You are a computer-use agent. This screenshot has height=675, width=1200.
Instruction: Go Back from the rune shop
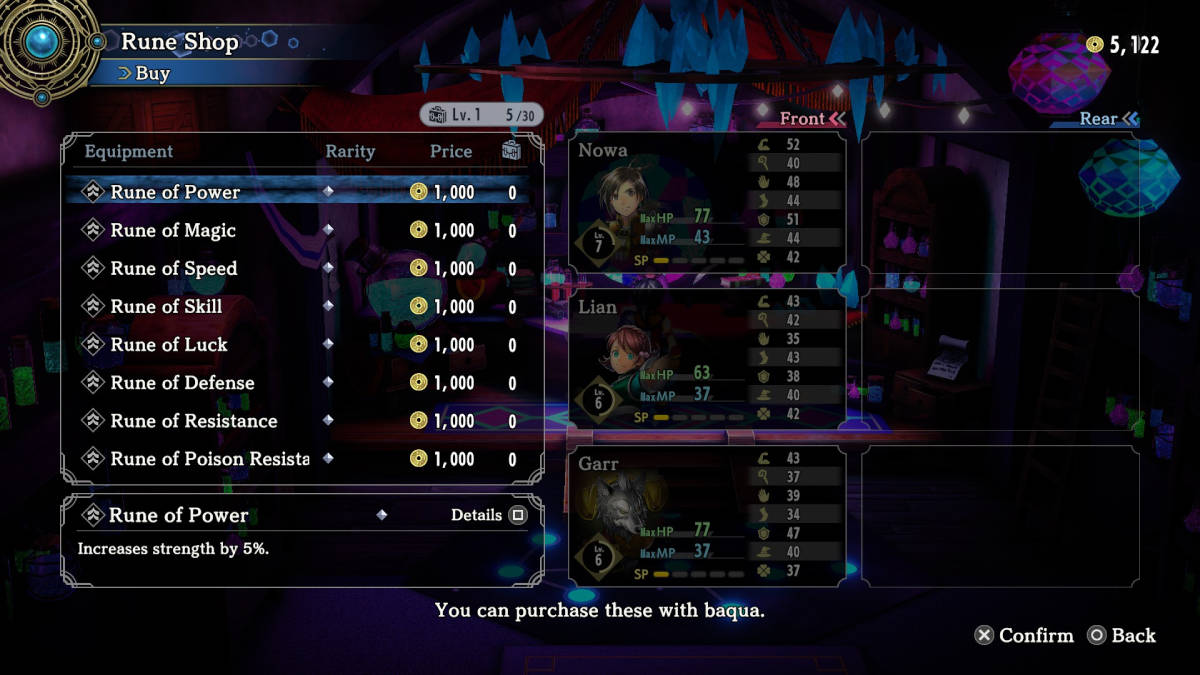coord(1121,635)
